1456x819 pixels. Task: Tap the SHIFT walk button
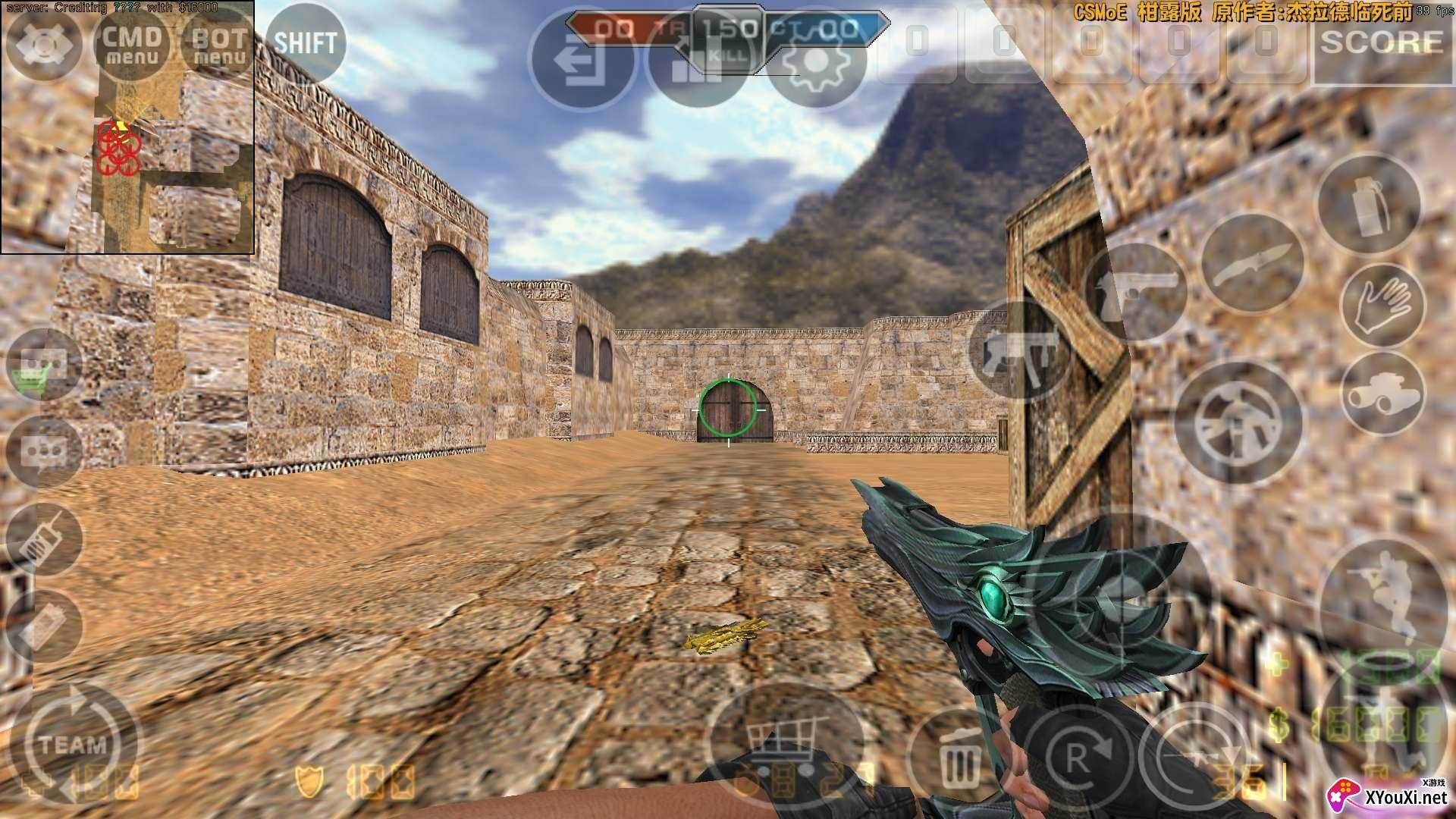(x=305, y=43)
